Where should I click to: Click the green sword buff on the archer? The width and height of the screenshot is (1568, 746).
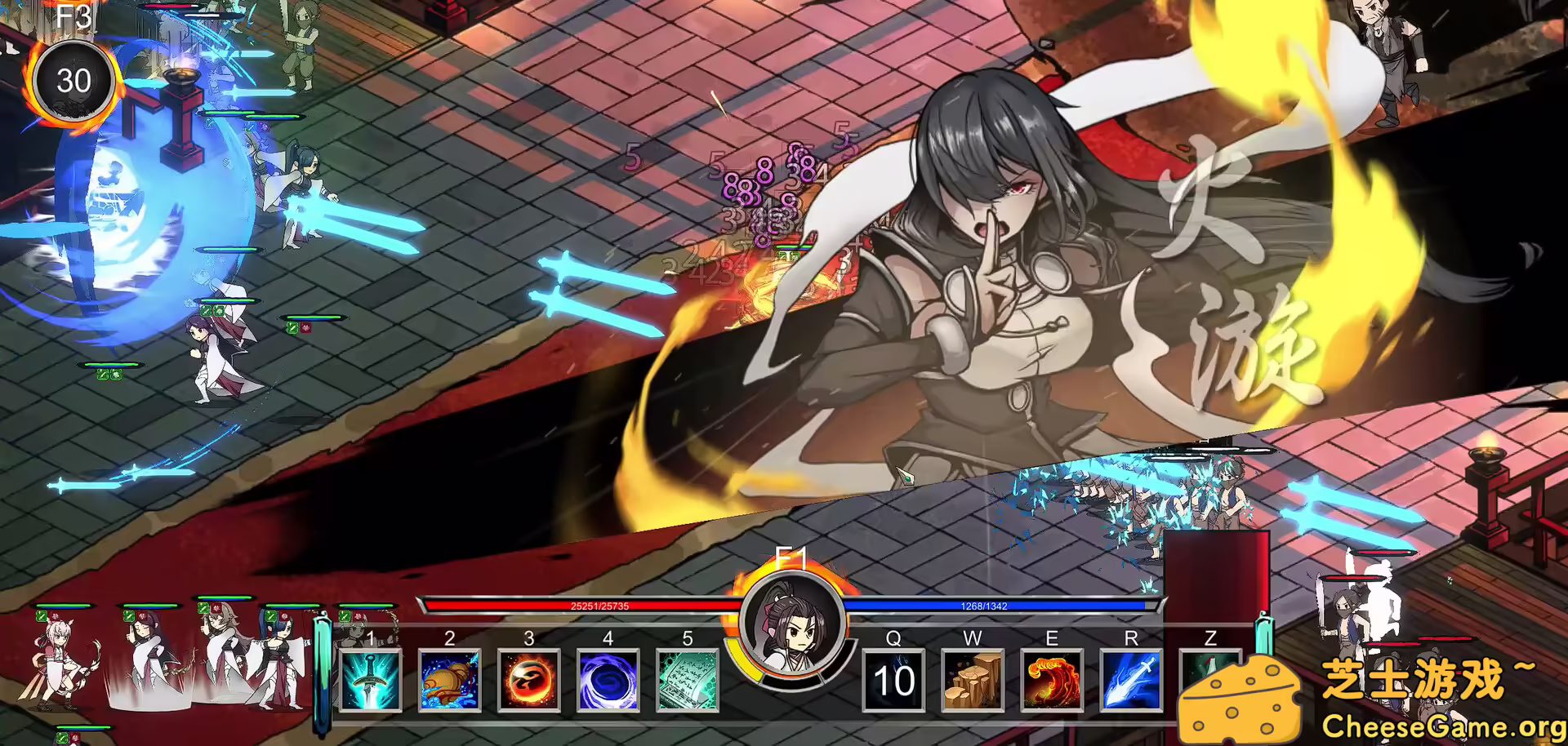pyautogui.click(x=42, y=616)
